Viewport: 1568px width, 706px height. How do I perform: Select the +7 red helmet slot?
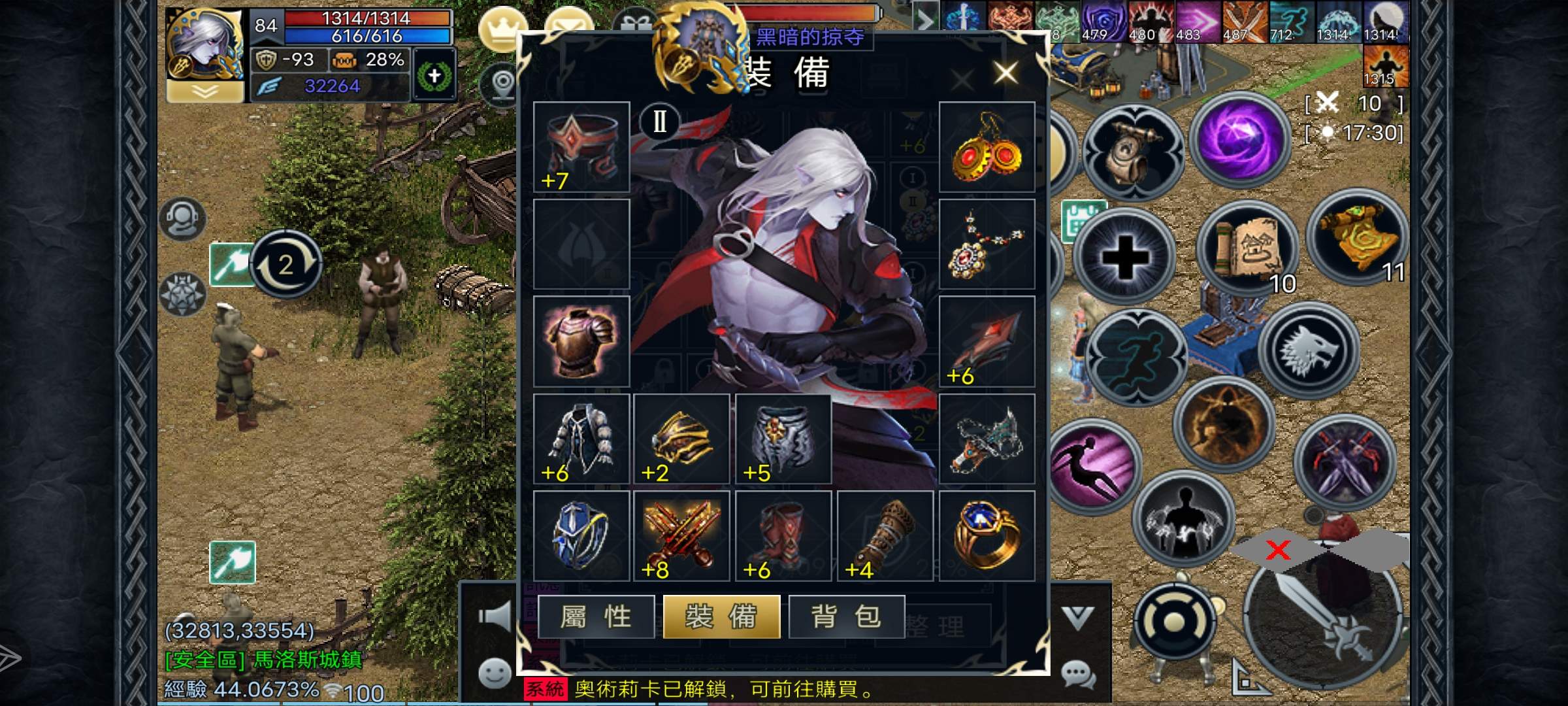pyautogui.click(x=581, y=147)
